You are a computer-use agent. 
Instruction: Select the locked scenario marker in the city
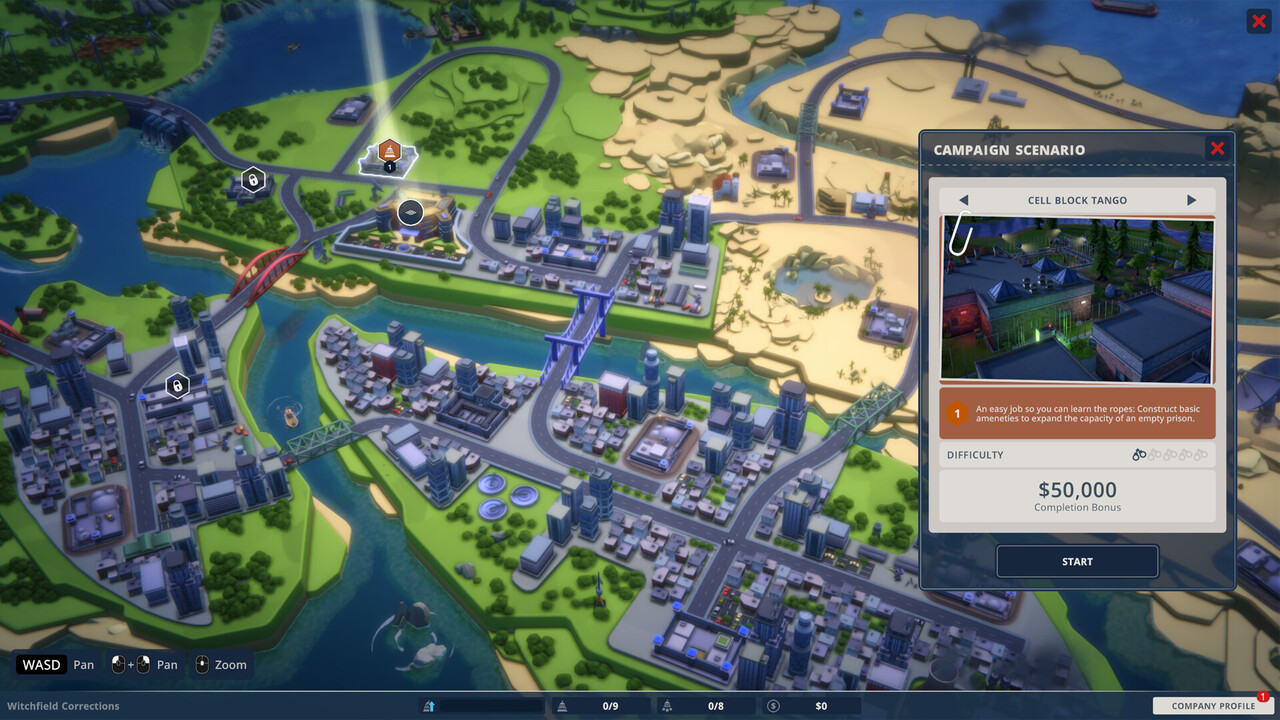coord(177,385)
